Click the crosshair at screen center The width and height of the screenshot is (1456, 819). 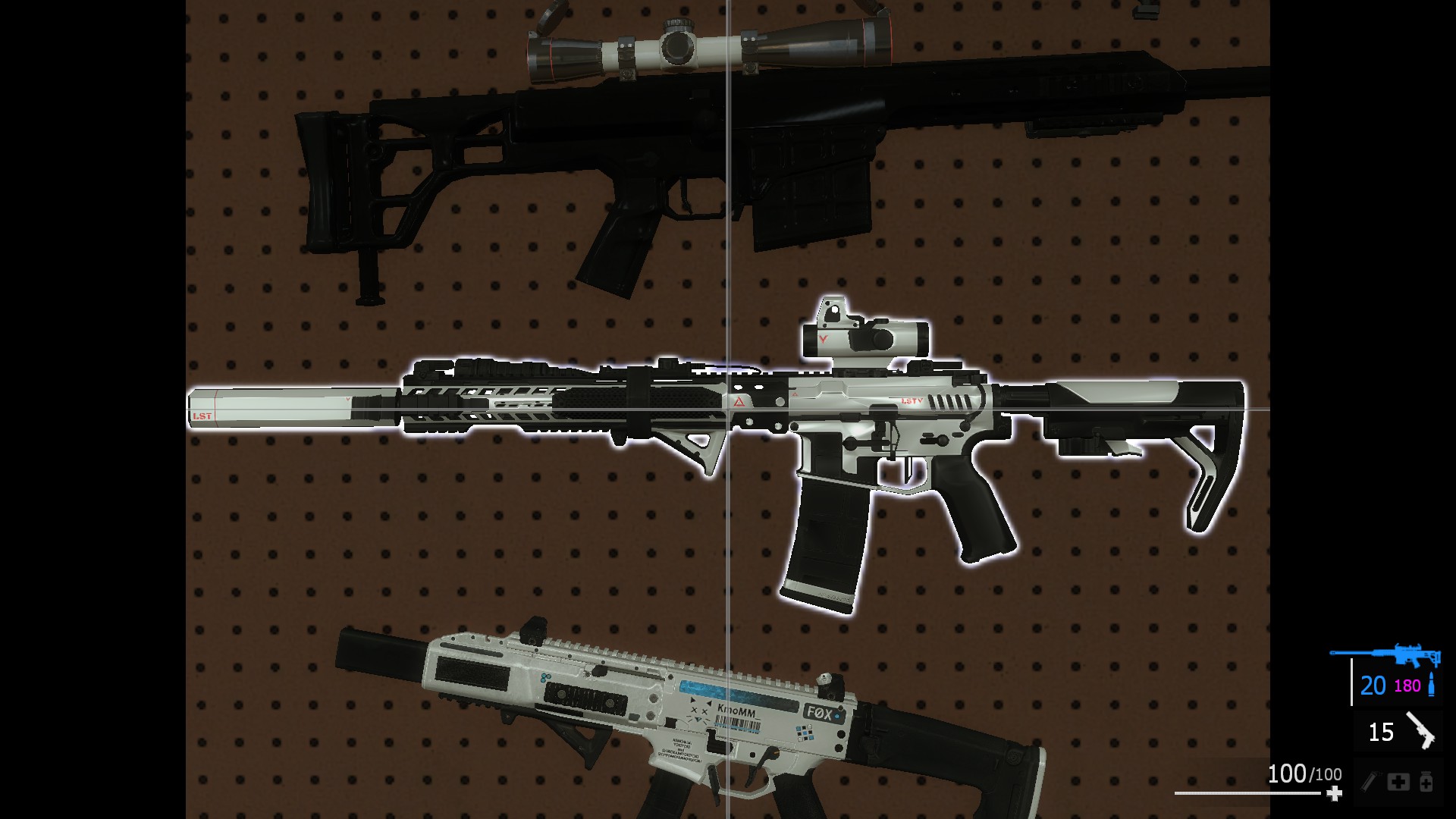coord(728,409)
